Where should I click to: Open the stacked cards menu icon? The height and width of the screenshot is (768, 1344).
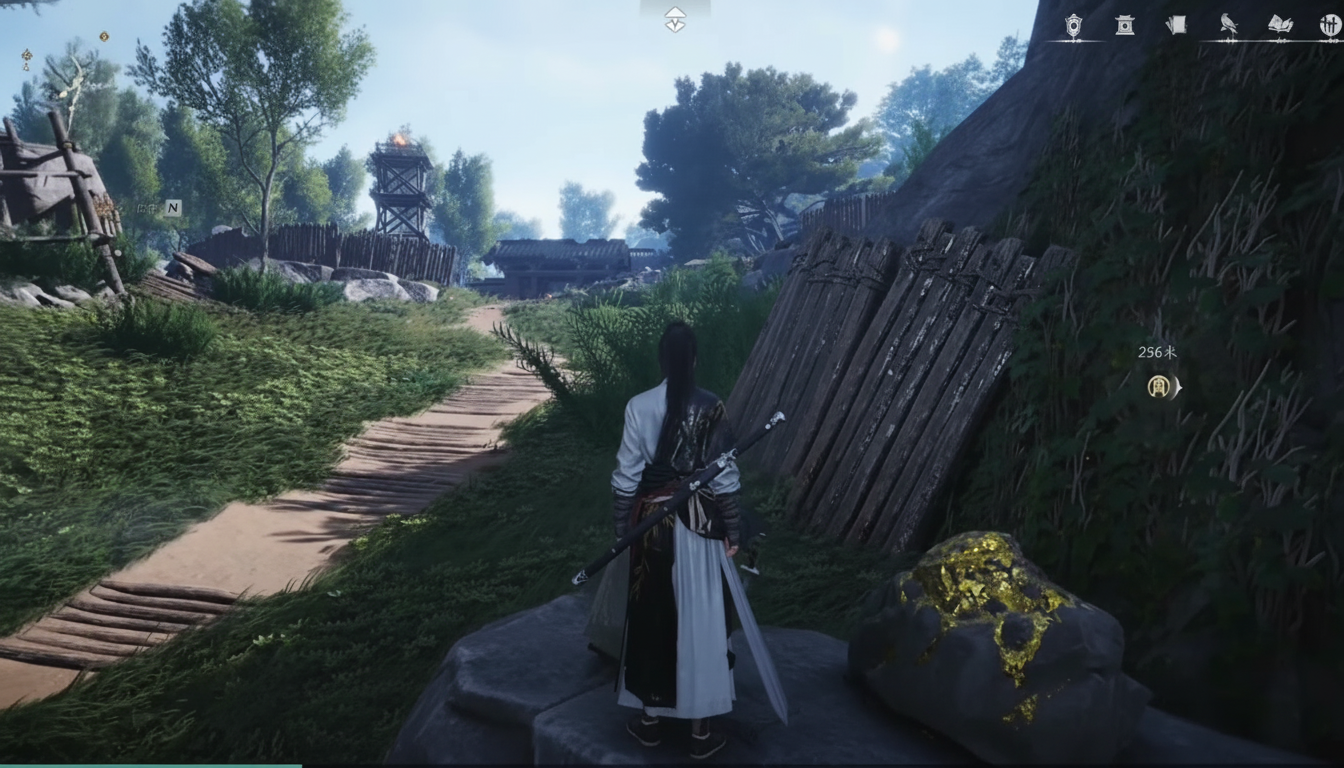(1177, 25)
